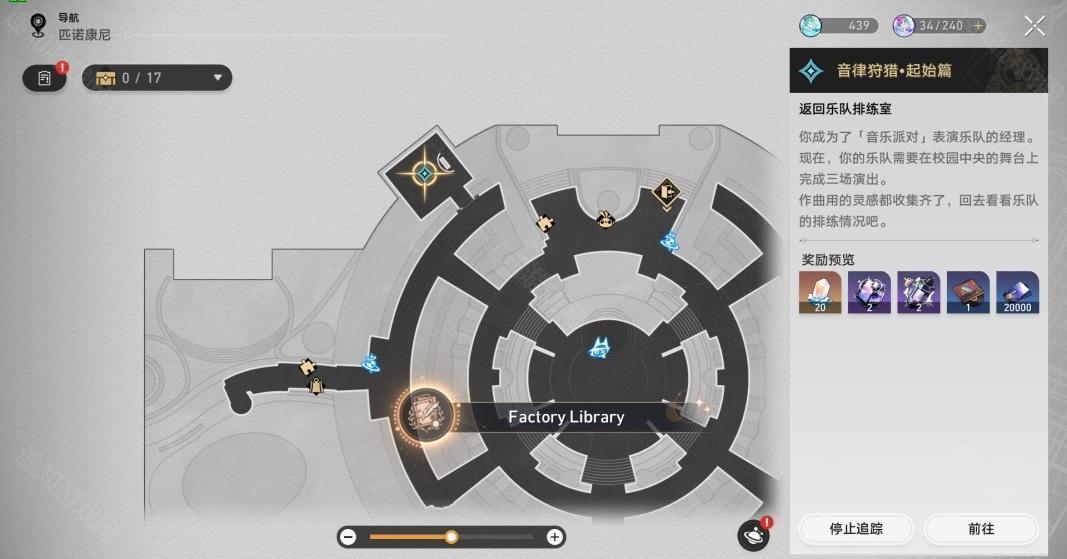
Task: Select the diamond door exit map marker
Action: coord(666,191)
